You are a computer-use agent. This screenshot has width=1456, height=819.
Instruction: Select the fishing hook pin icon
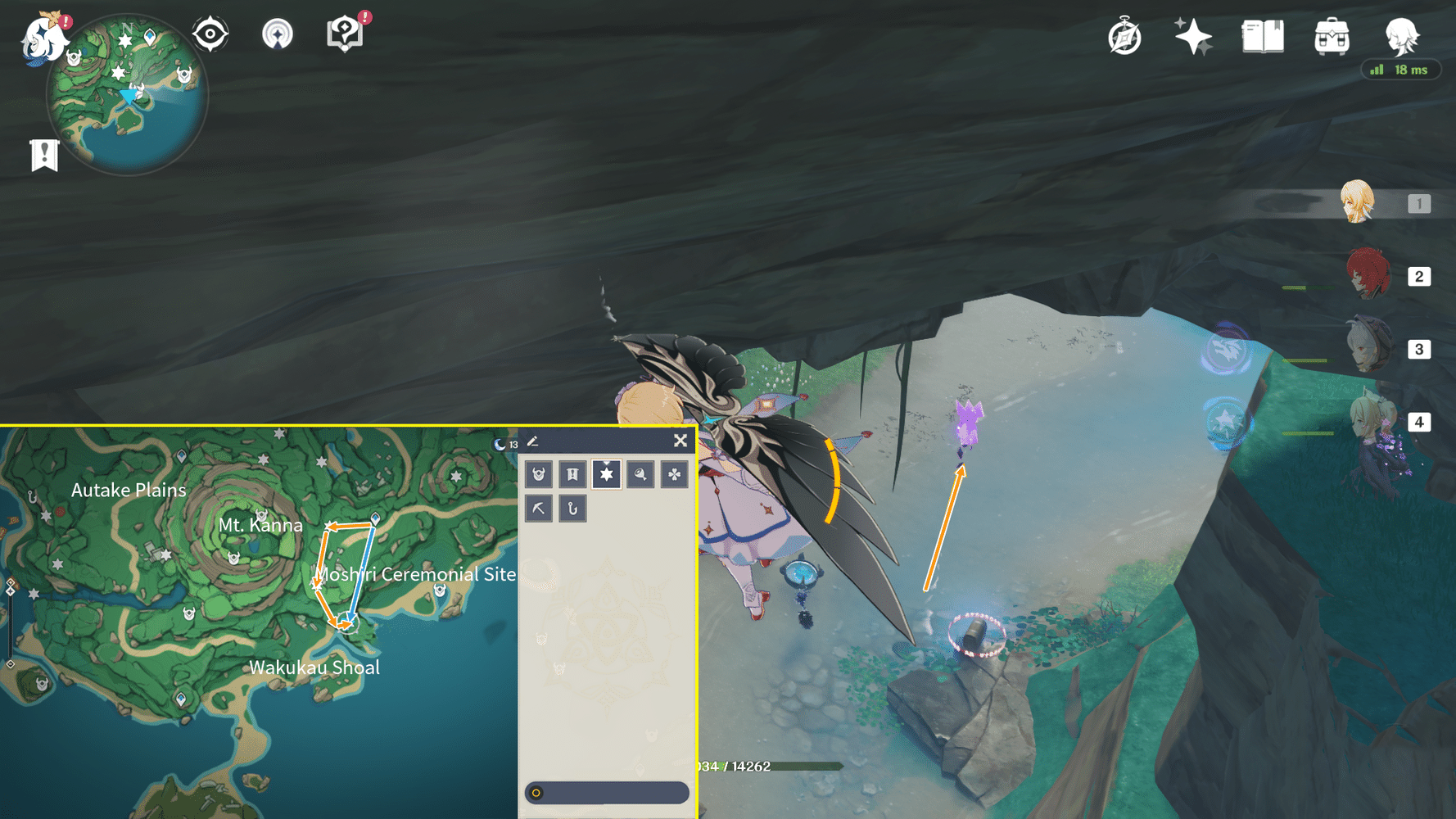pyautogui.click(x=572, y=509)
